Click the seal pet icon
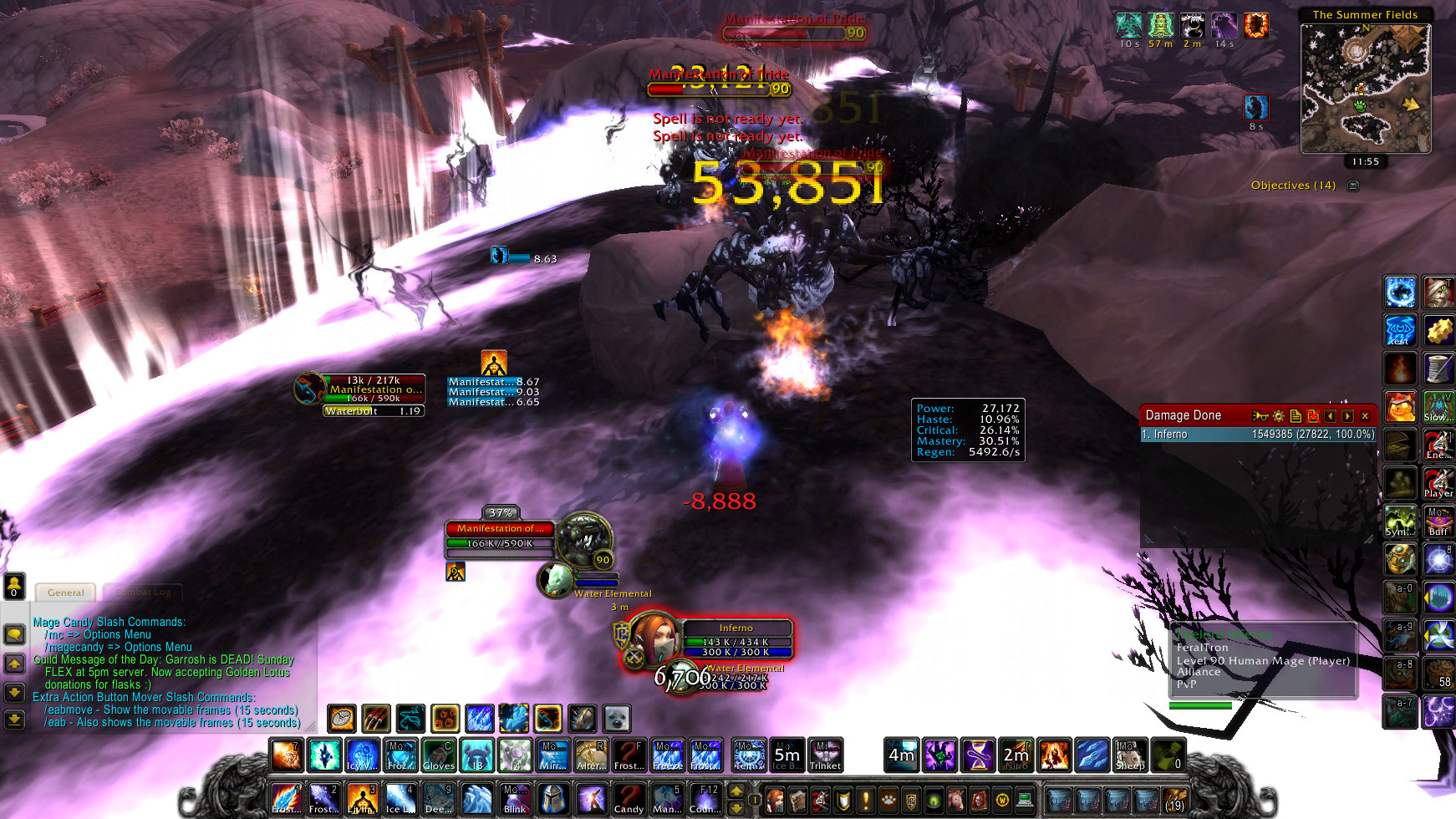This screenshot has width=1456, height=819. tap(616, 718)
